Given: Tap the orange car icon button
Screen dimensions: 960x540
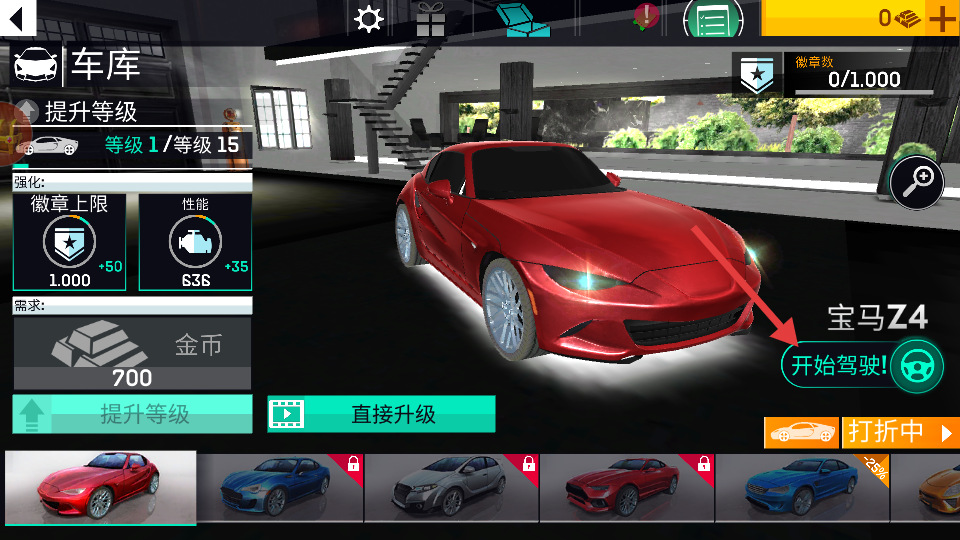Looking at the screenshot, I should pyautogui.click(x=801, y=432).
